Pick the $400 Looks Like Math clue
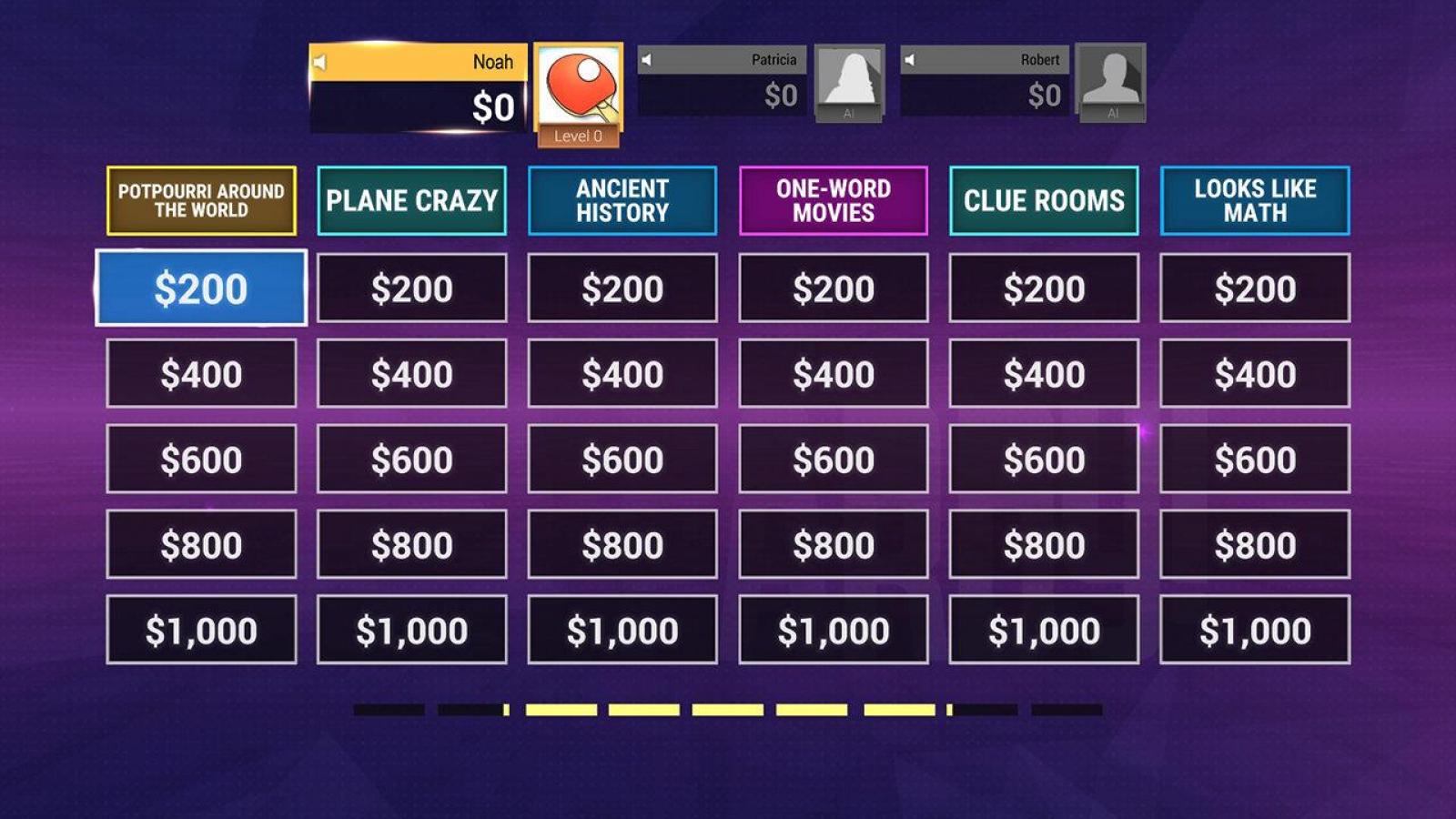Viewport: 1456px width, 819px height. (1255, 374)
